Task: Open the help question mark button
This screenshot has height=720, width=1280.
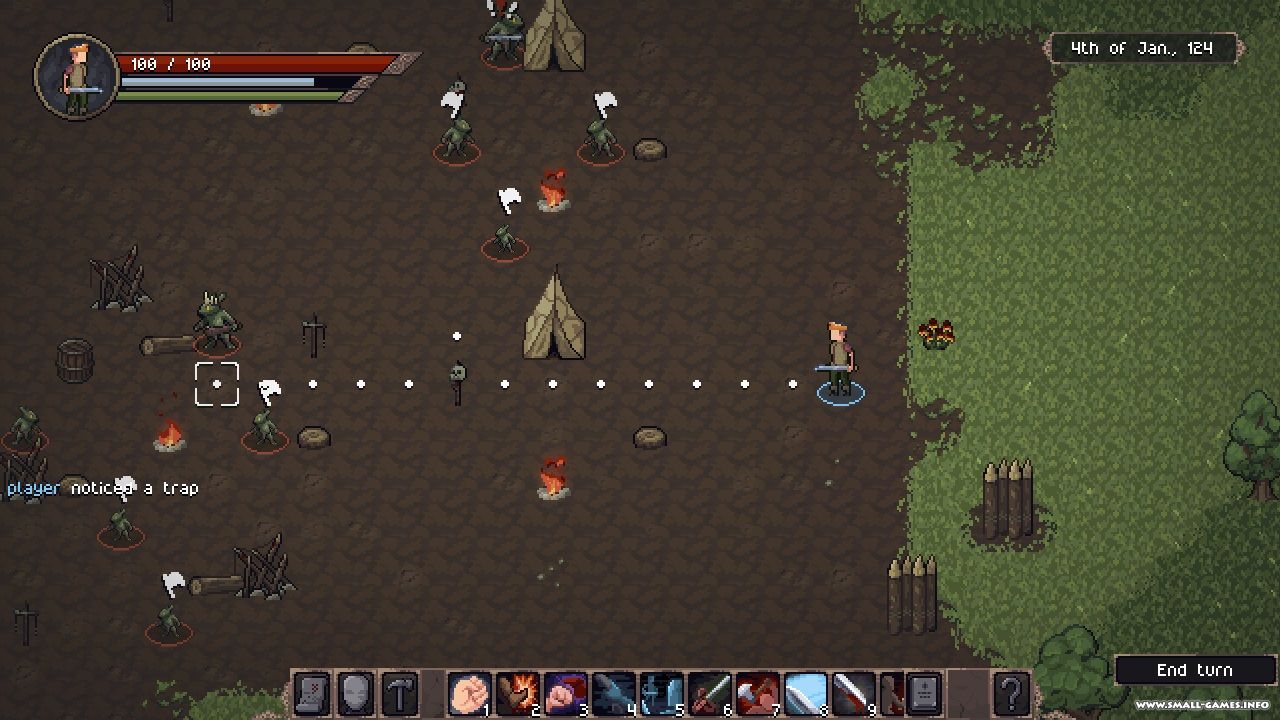Action: tap(1011, 693)
